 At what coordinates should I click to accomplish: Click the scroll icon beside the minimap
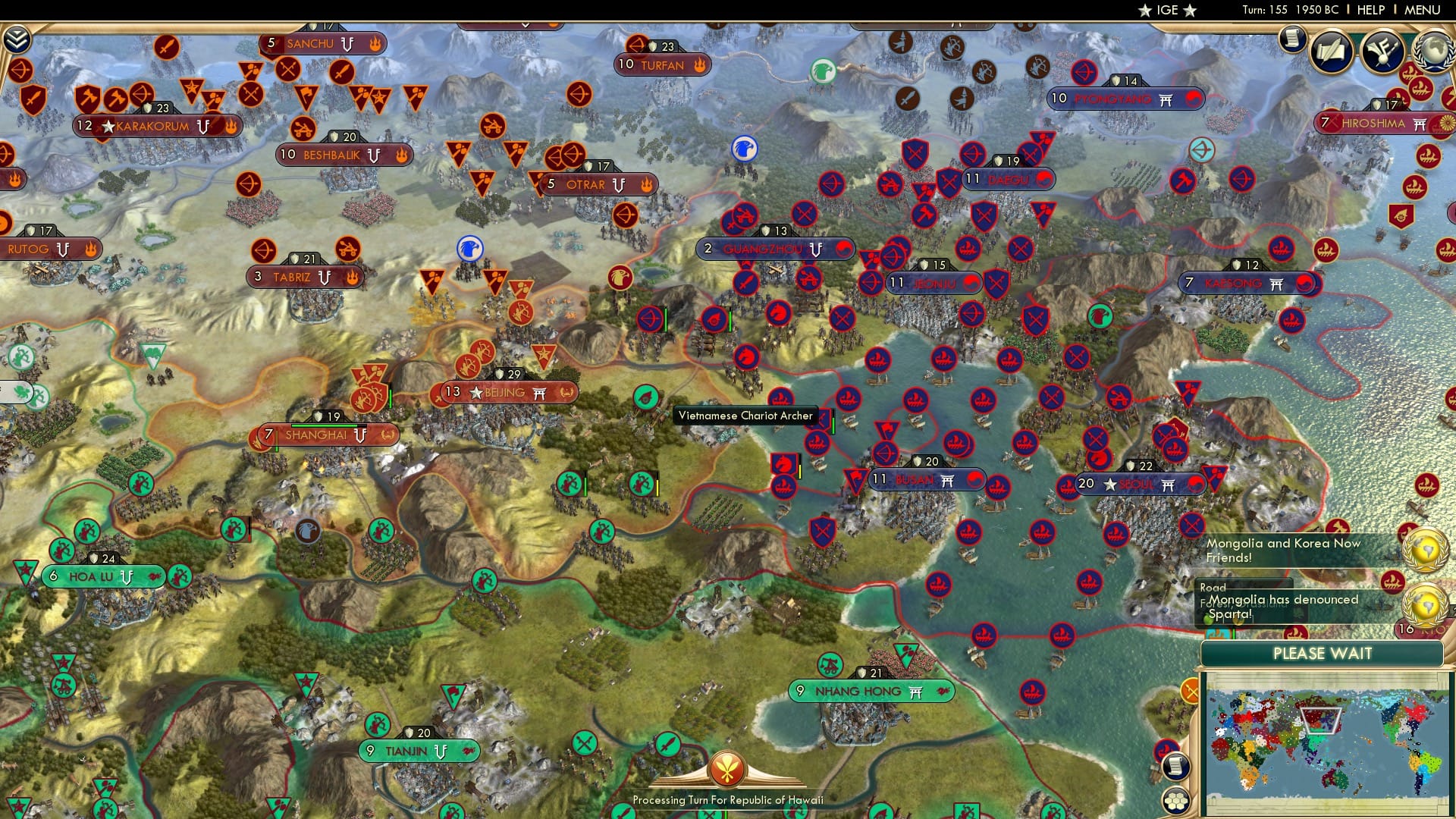(x=1175, y=767)
